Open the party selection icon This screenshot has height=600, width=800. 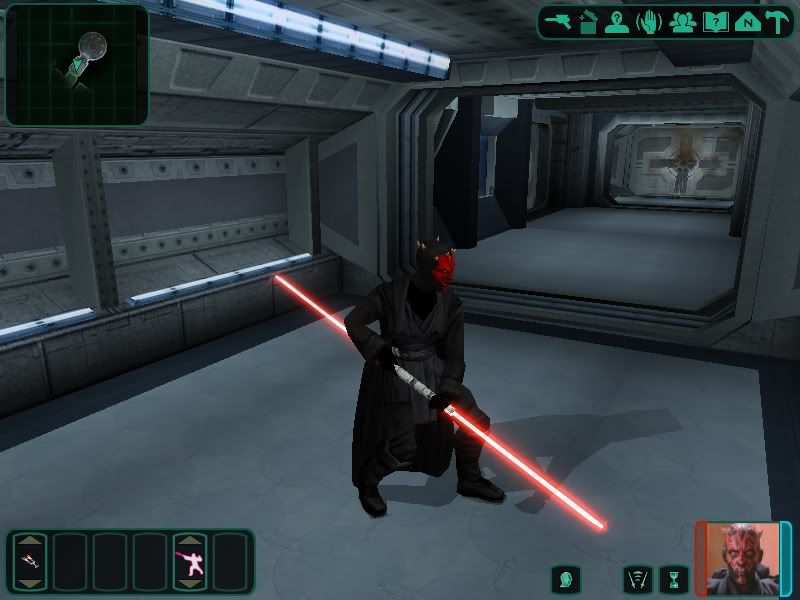tap(683, 22)
